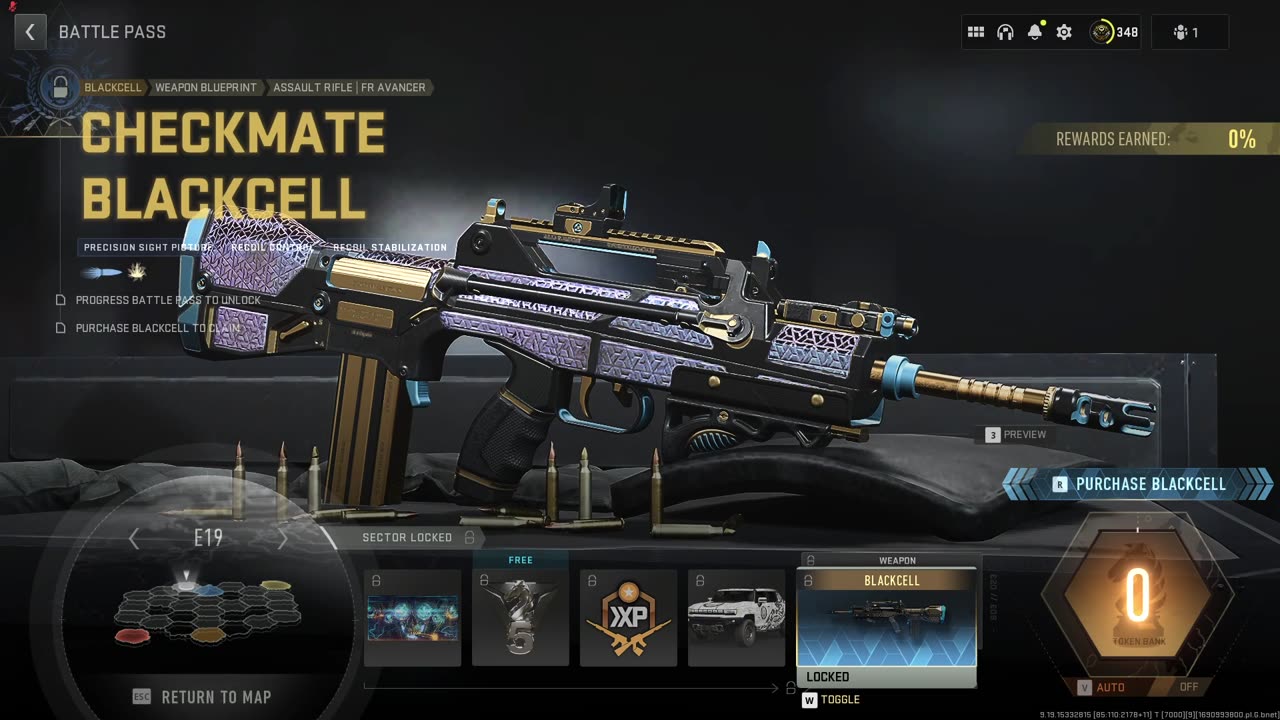This screenshot has height=720, width=1280.
Task: Open settings via the gear icon
Action: click(x=1064, y=32)
